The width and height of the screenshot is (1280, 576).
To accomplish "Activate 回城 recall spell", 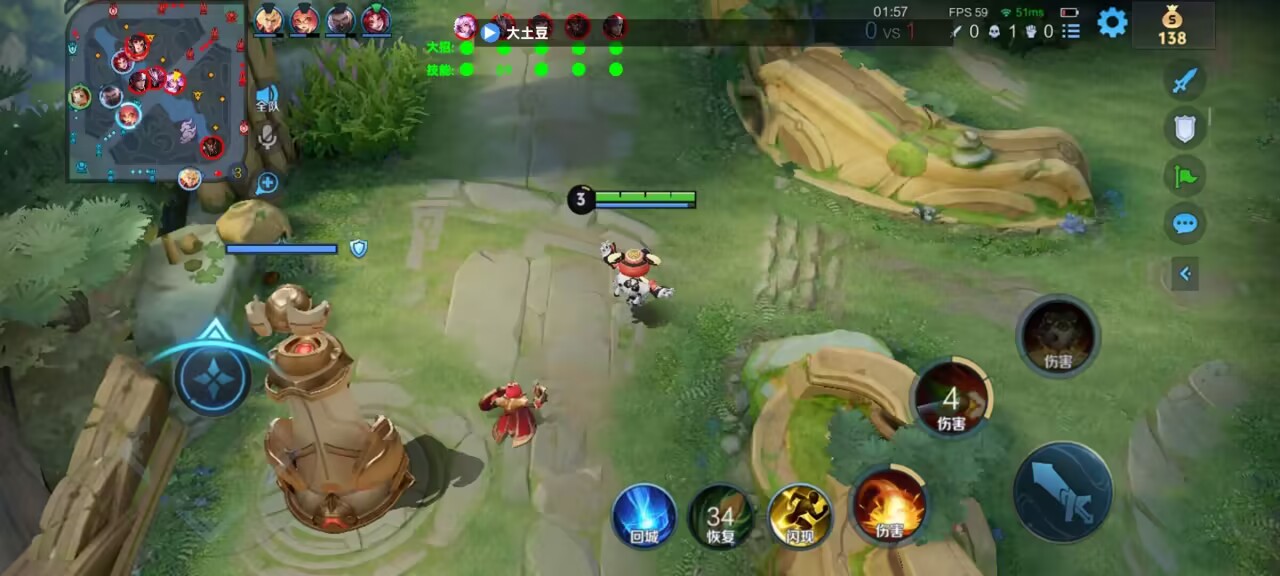I will pyautogui.click(x=644, y=515).
